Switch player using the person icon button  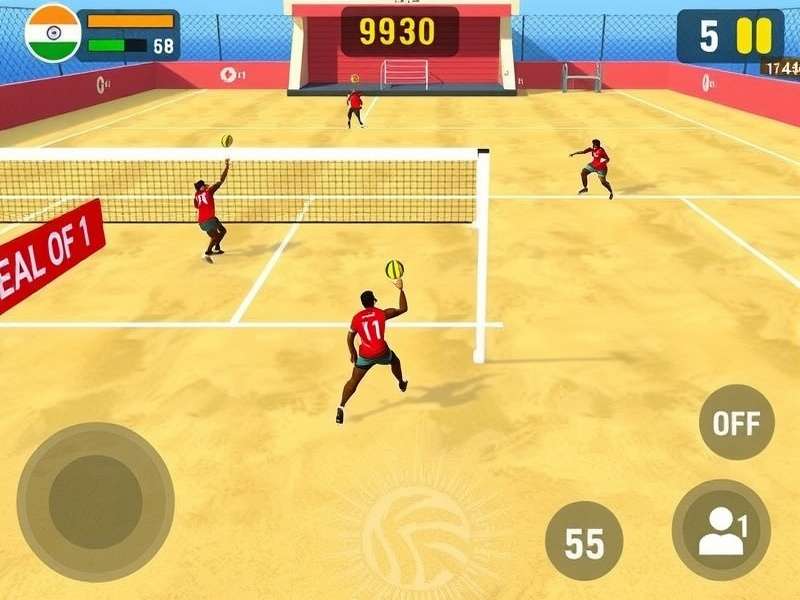pos(721,530)
